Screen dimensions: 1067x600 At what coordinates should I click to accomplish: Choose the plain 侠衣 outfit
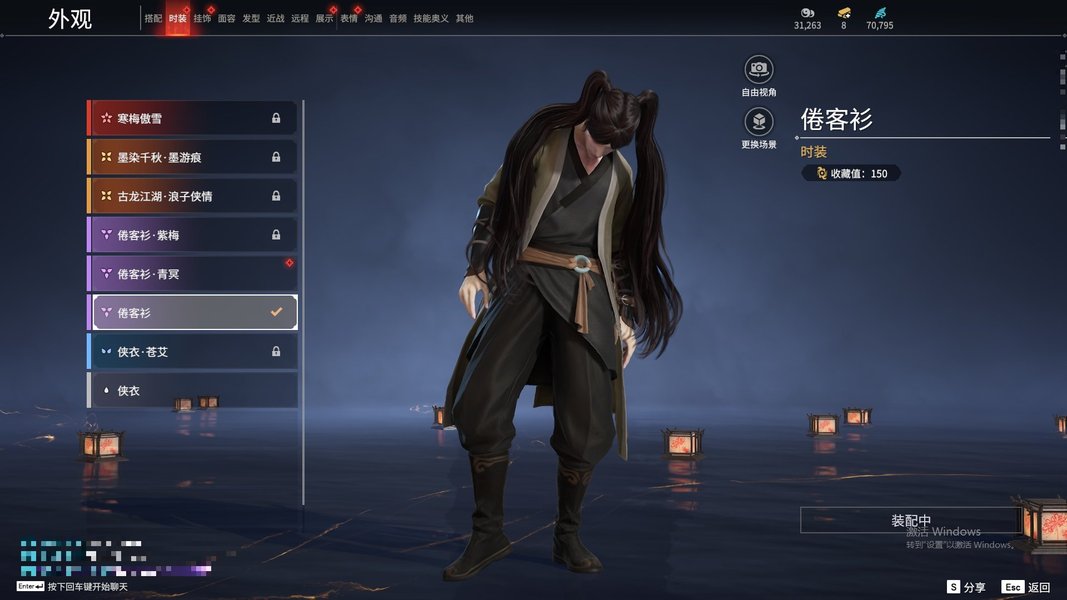click(x=192, y=391)
